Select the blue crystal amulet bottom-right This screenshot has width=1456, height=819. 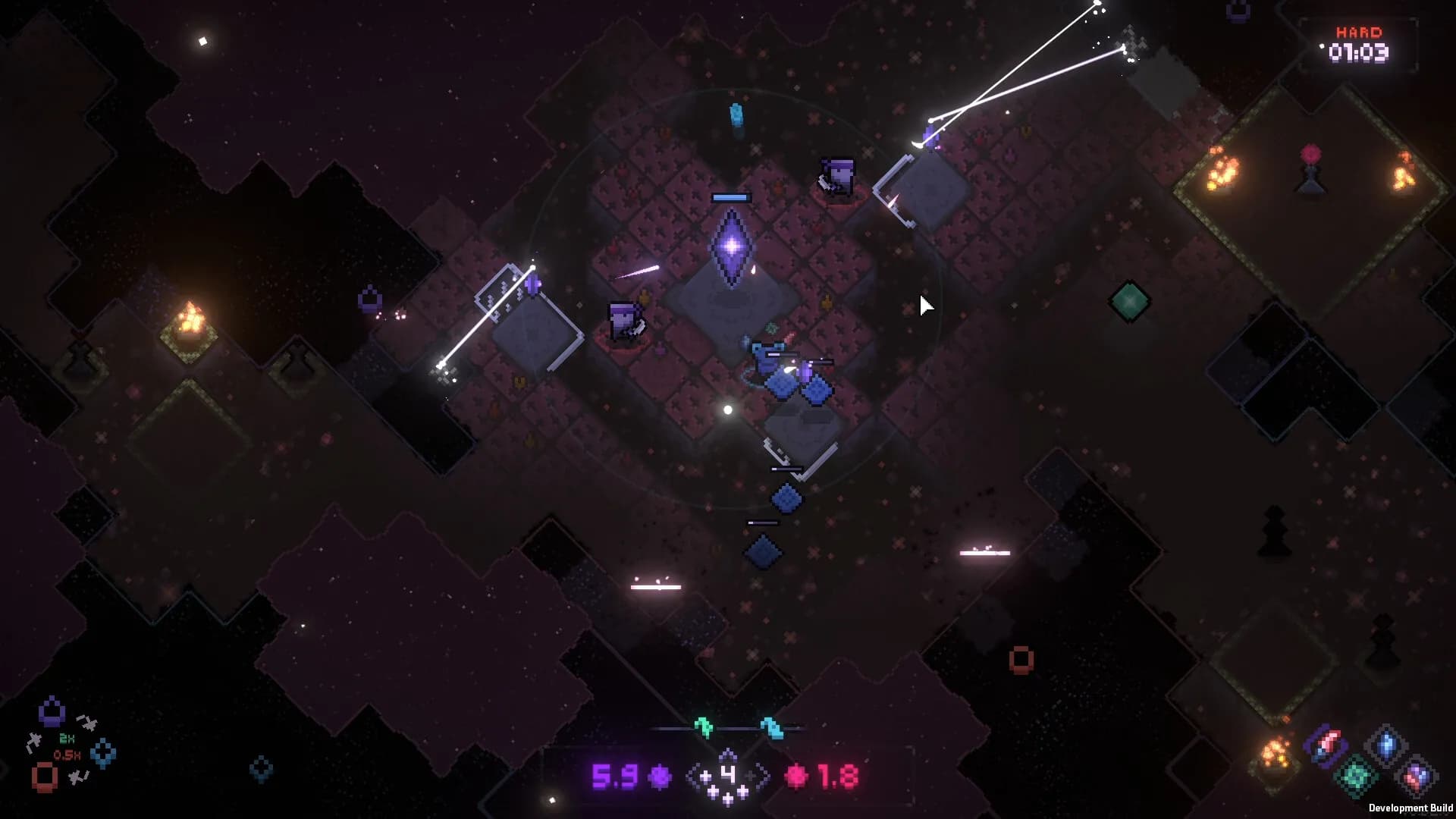tap(1387, 743)
